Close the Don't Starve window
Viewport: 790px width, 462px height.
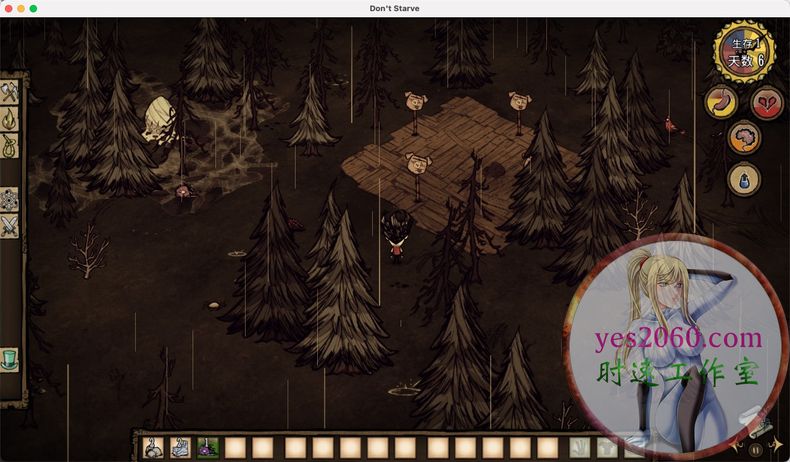click(x=7, y=8)
